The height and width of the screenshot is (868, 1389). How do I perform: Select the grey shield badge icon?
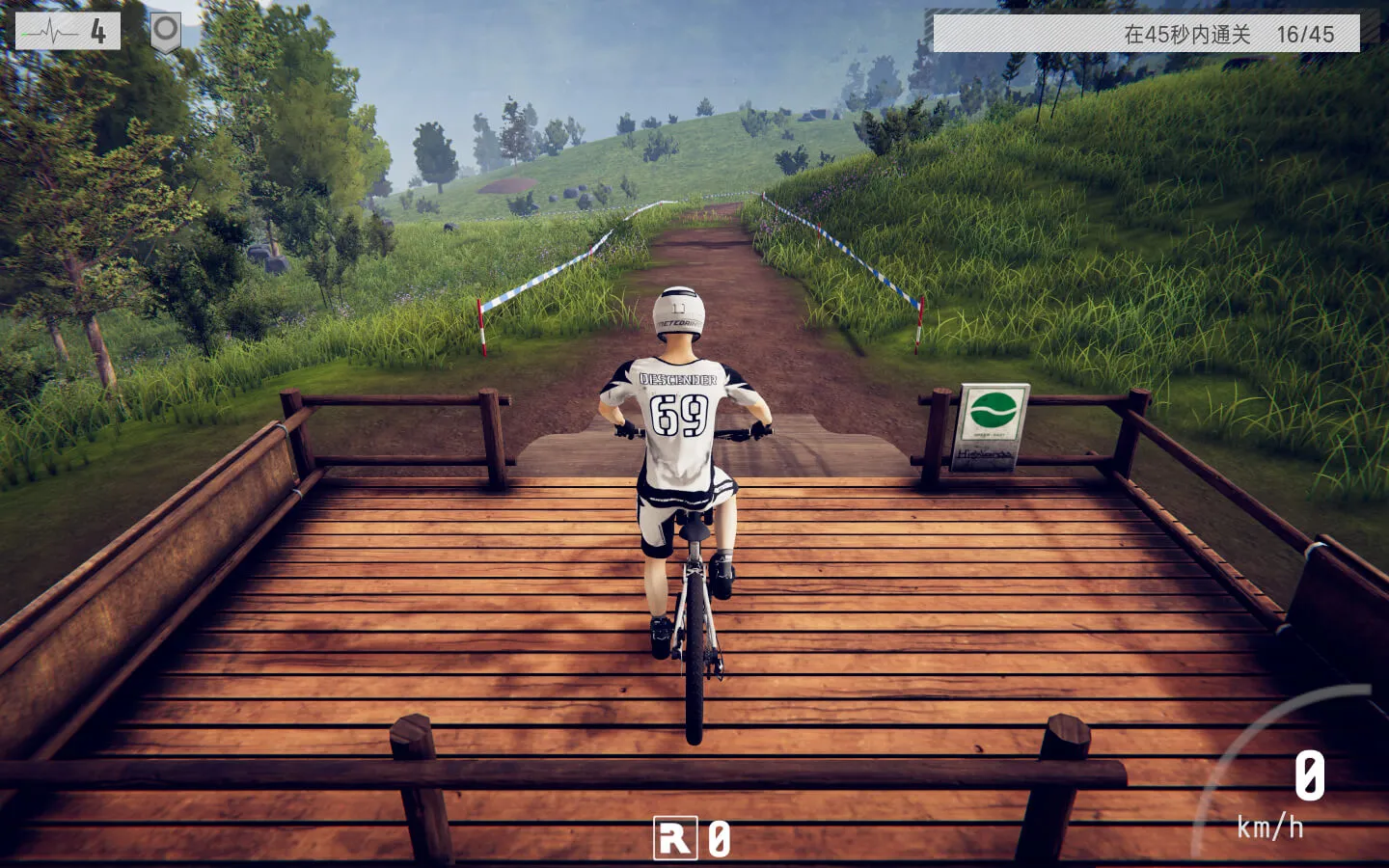pyautogui.click(x=166, y=31)
